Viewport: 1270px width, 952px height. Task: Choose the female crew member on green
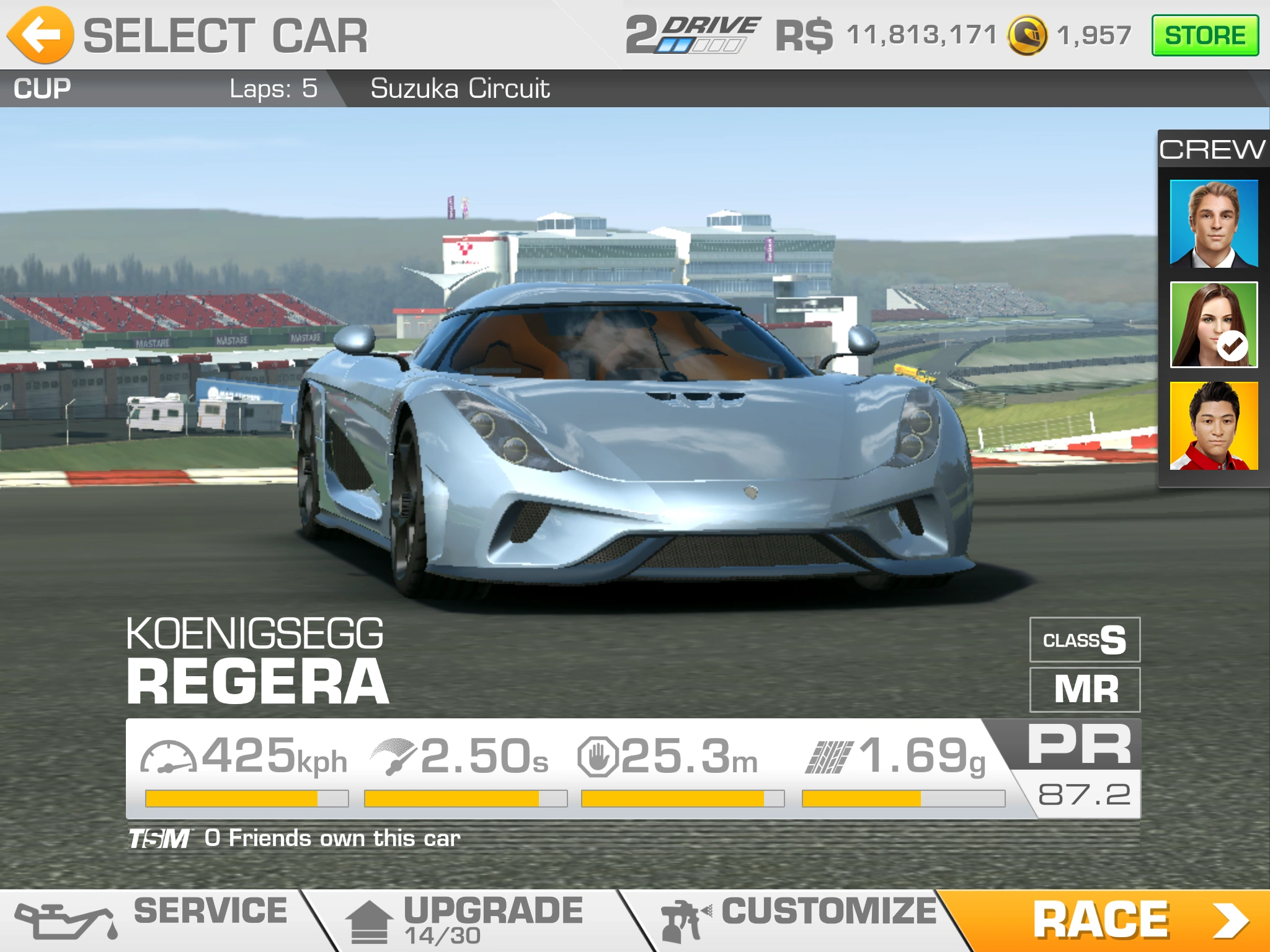point(1214,325)
